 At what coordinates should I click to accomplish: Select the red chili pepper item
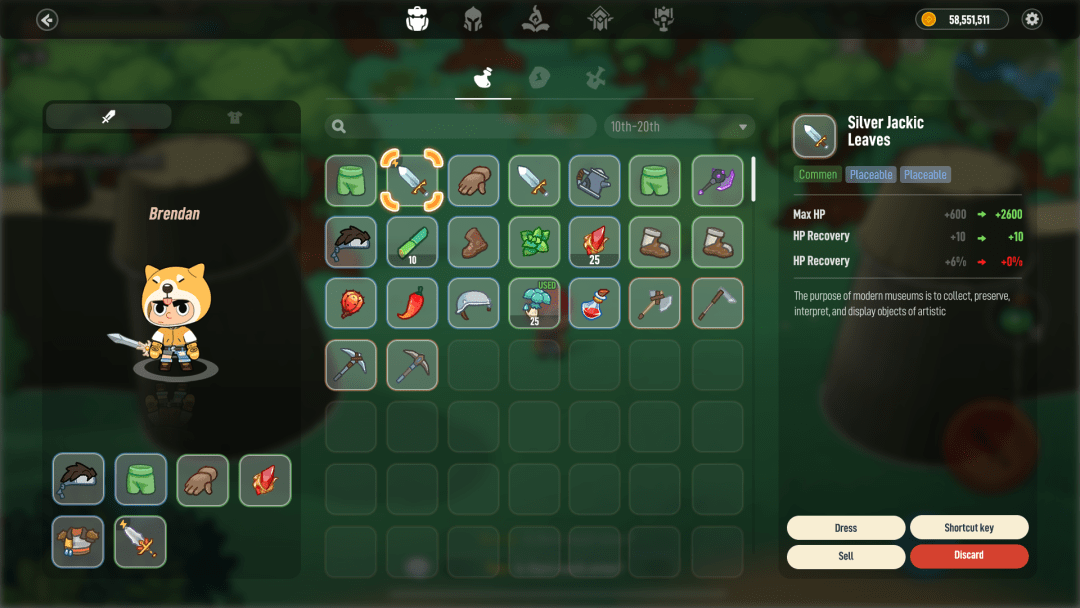(x=412, y=303)
